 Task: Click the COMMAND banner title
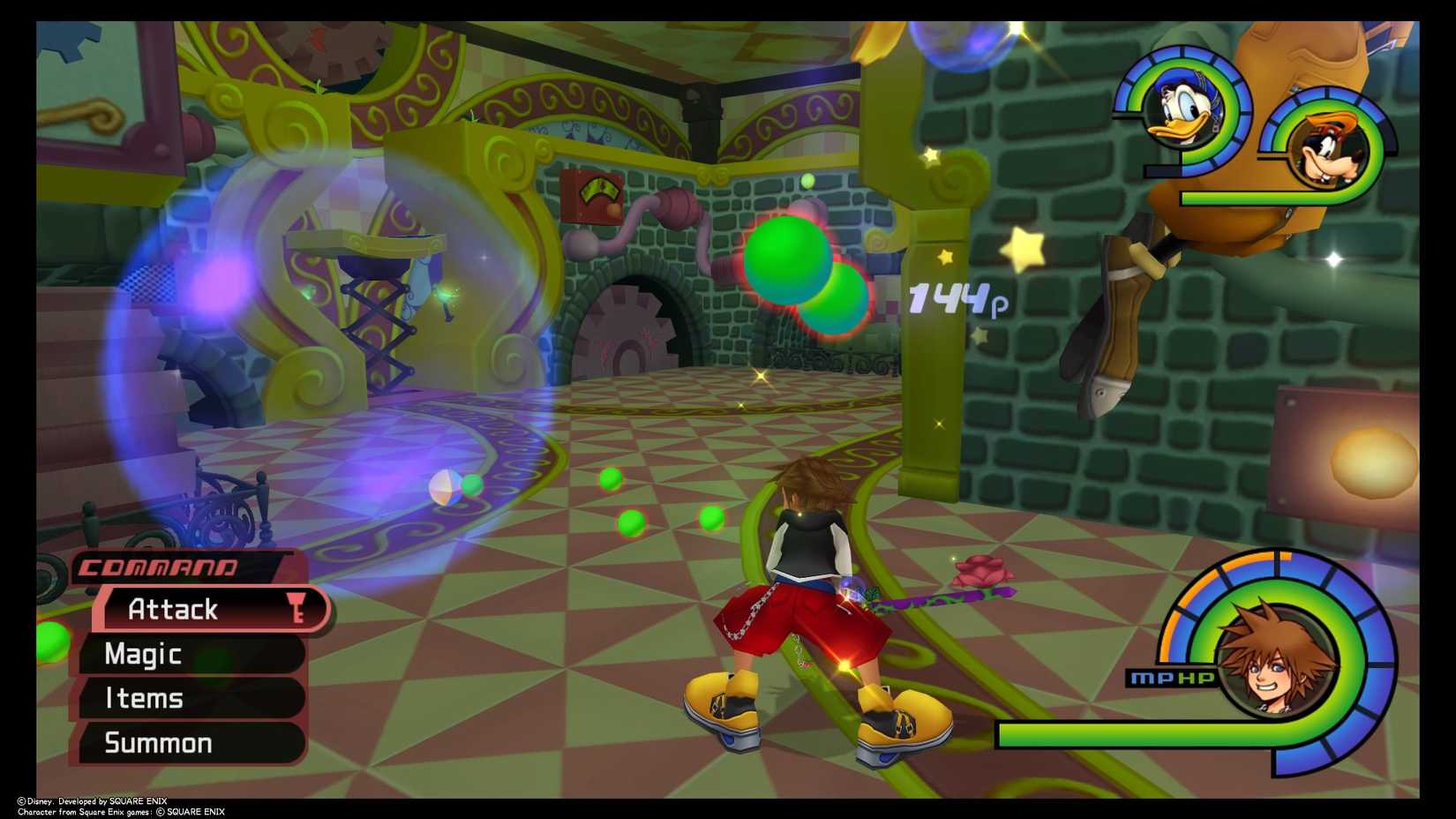pyautogui.click(x=159, y=569)
